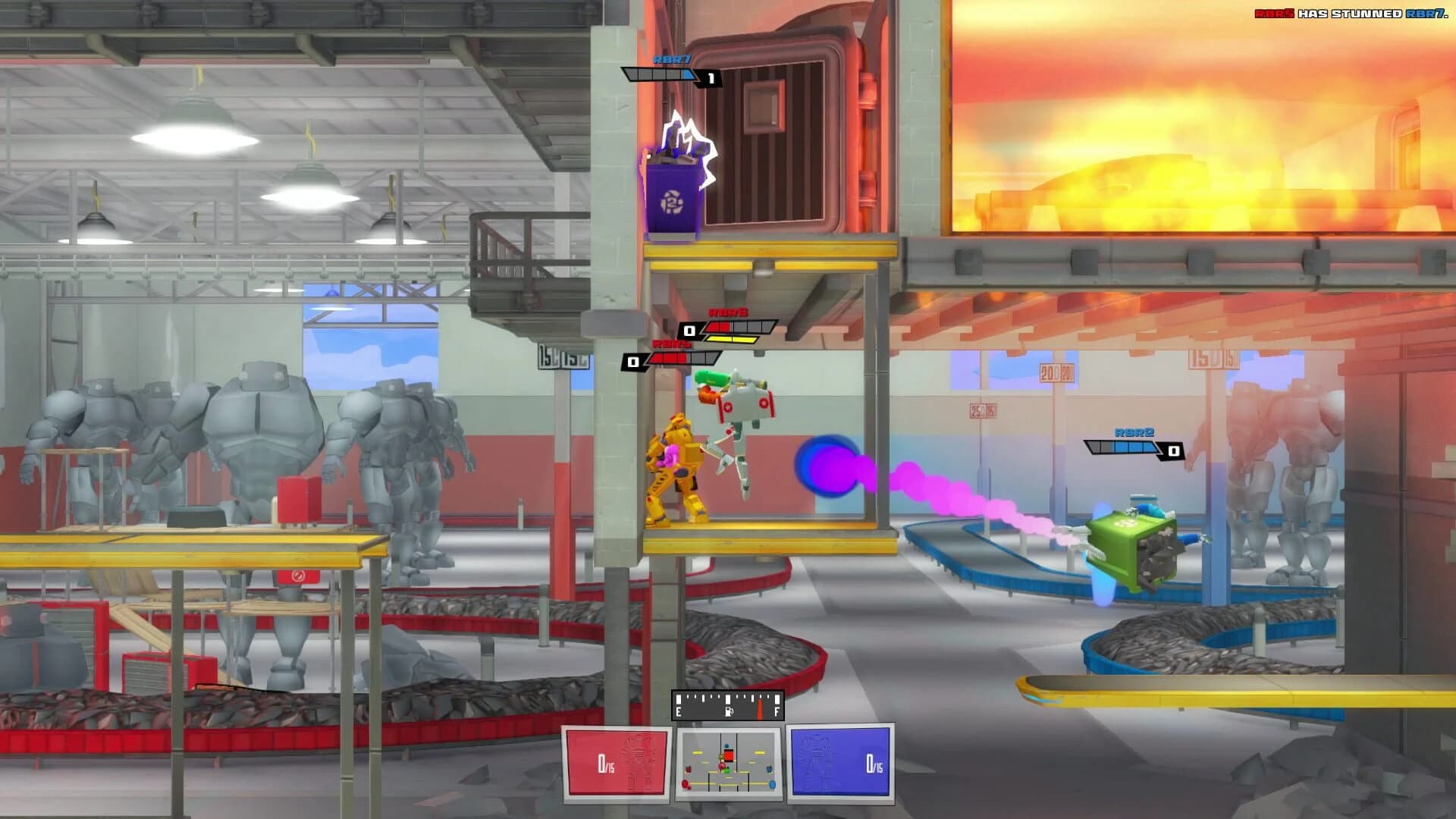Select the red team robot silhouette panel
The width and height of the screenshot is (1456, 819).
614,762
